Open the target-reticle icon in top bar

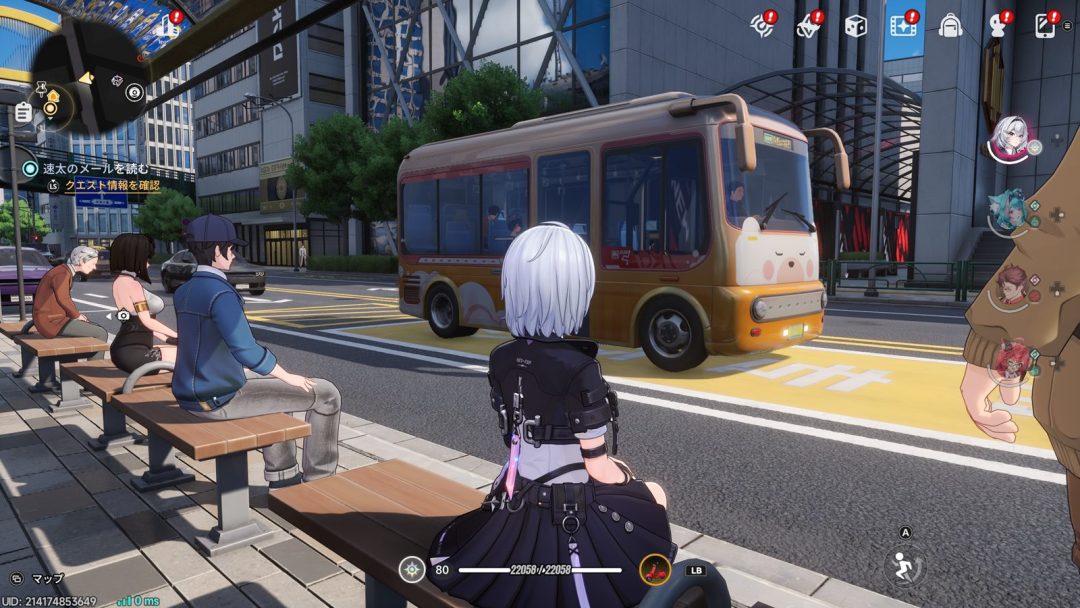763,26
